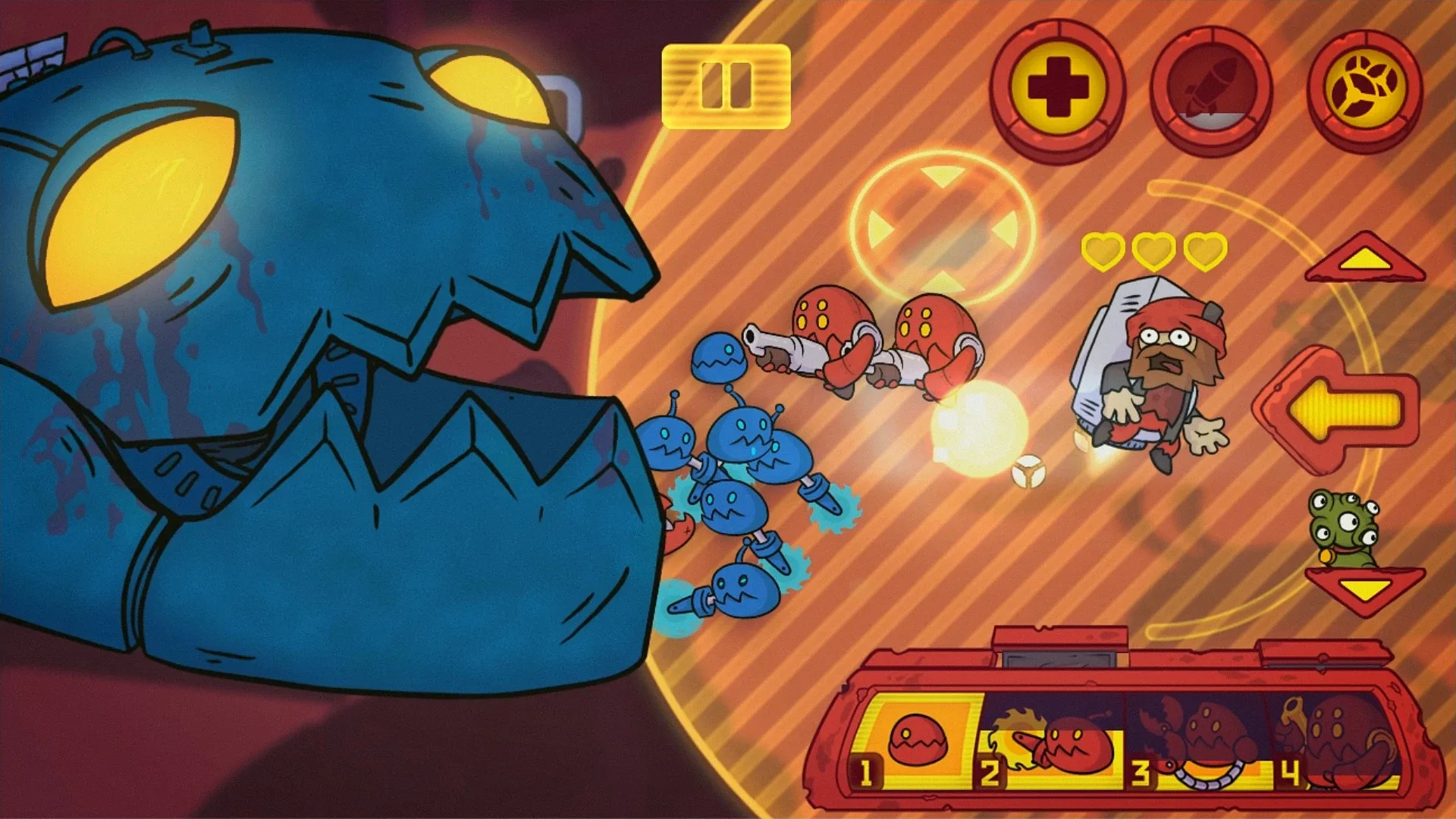Tap the middle yellow heart
The height and width of the screenshot is (819, 1456).
(x=1154, y=251)
